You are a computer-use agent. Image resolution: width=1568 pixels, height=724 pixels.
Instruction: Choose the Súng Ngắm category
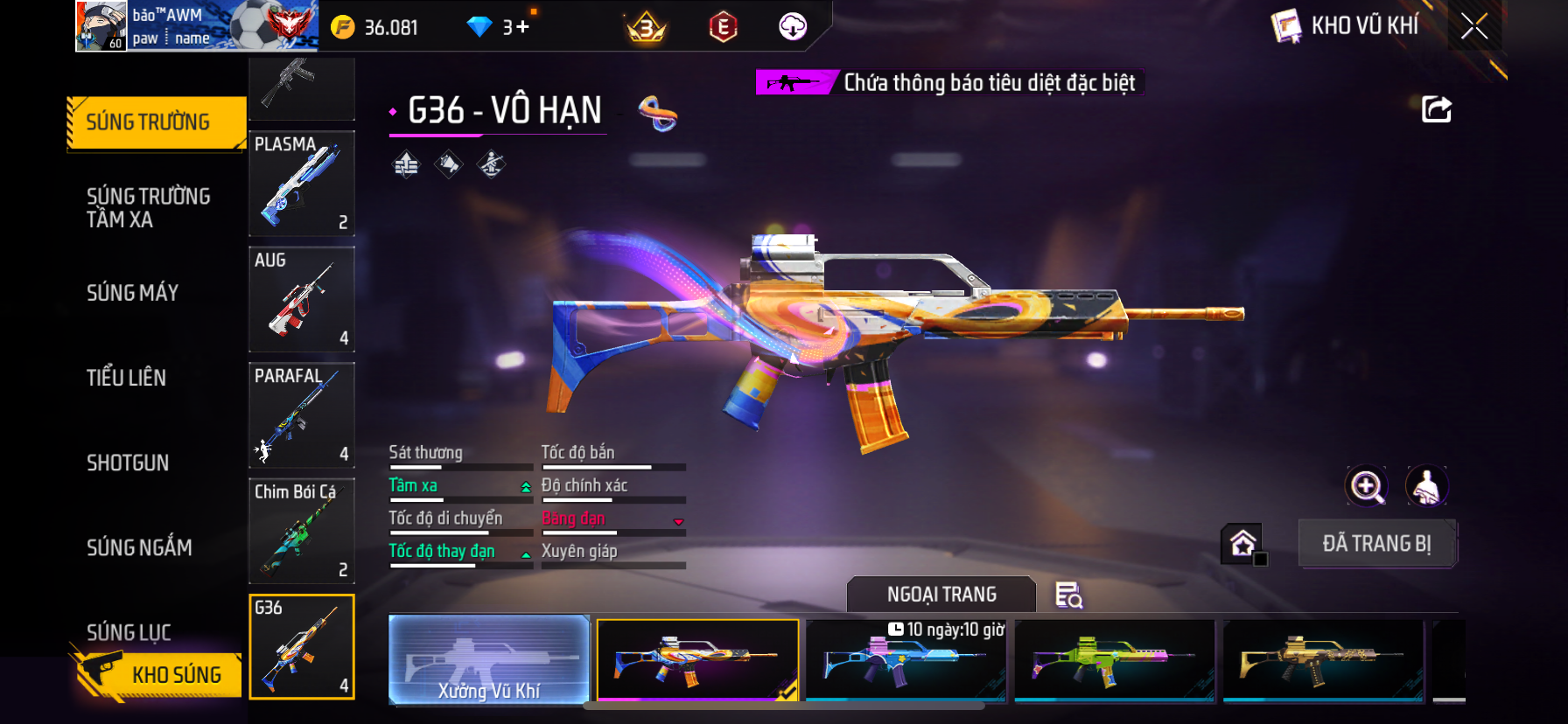coord(139,547)
